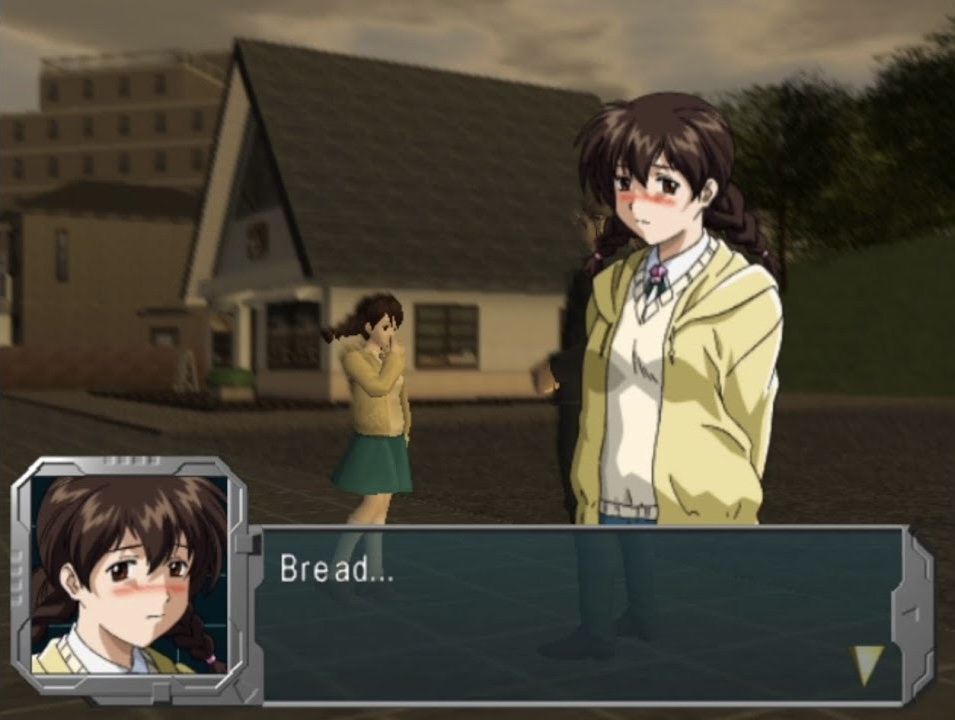Select the speaker portrait thumbnail

pos(129,575)
